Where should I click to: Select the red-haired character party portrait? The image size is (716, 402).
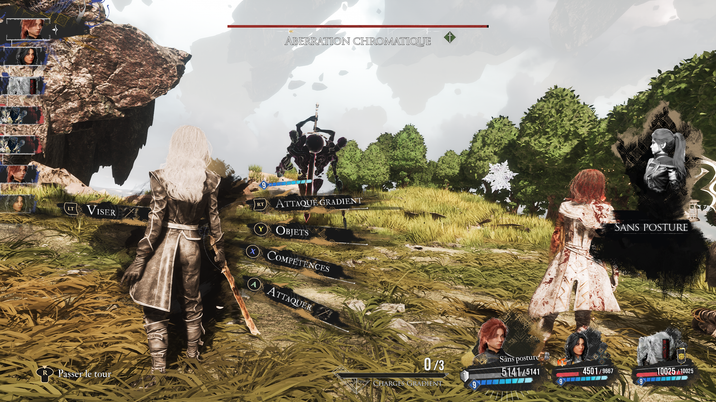492,340
